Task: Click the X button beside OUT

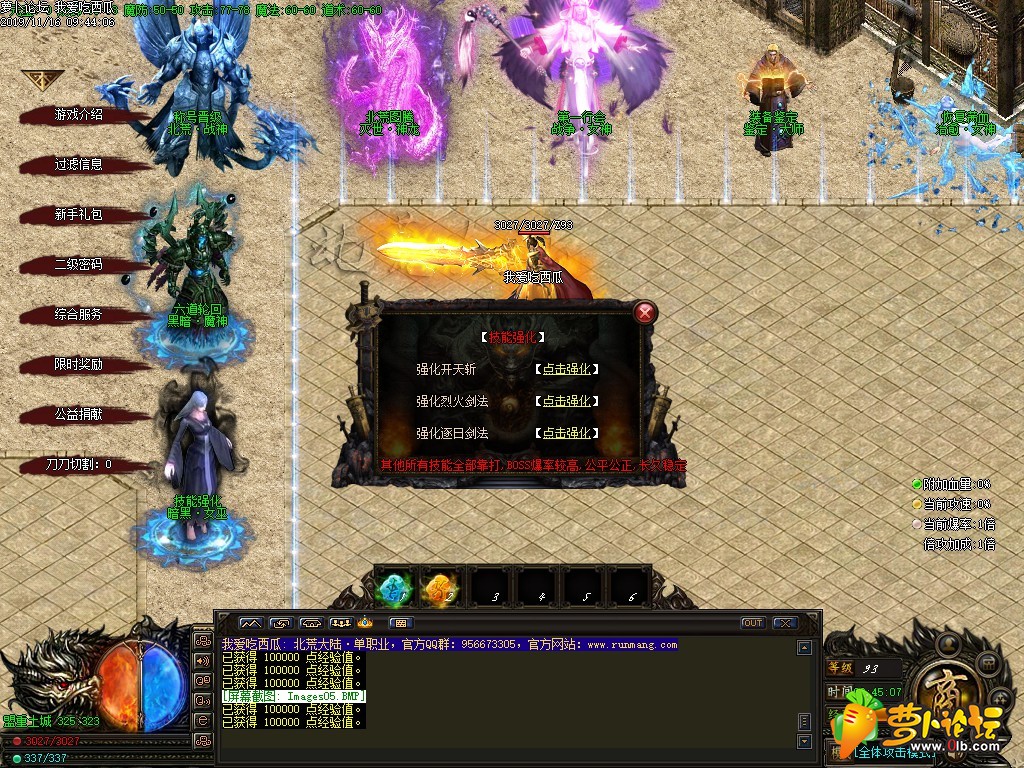Action: 784,623
